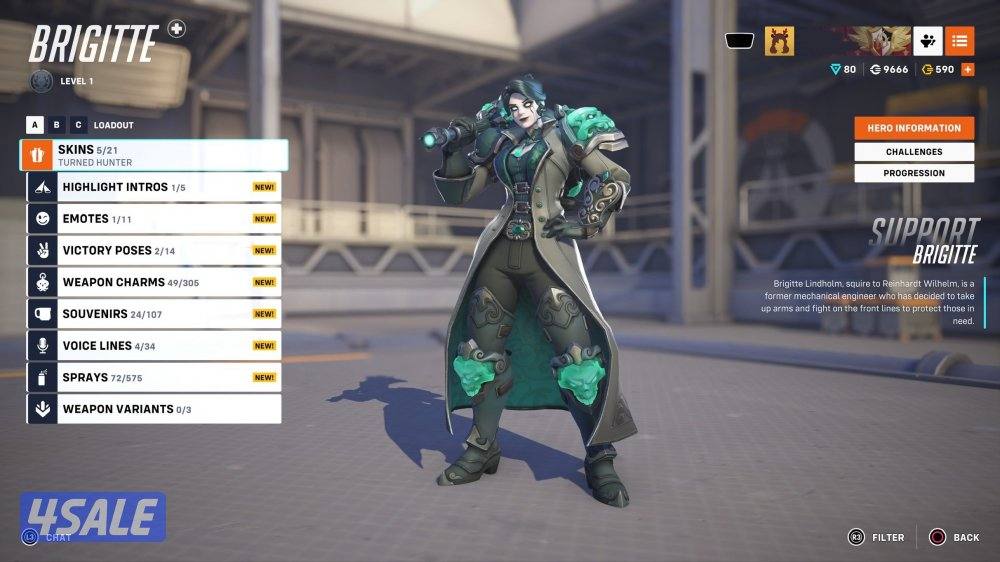Click the 4SALE watermark overlay
This screenshot has height=562, width=1000.
click(x=92, y=517)
